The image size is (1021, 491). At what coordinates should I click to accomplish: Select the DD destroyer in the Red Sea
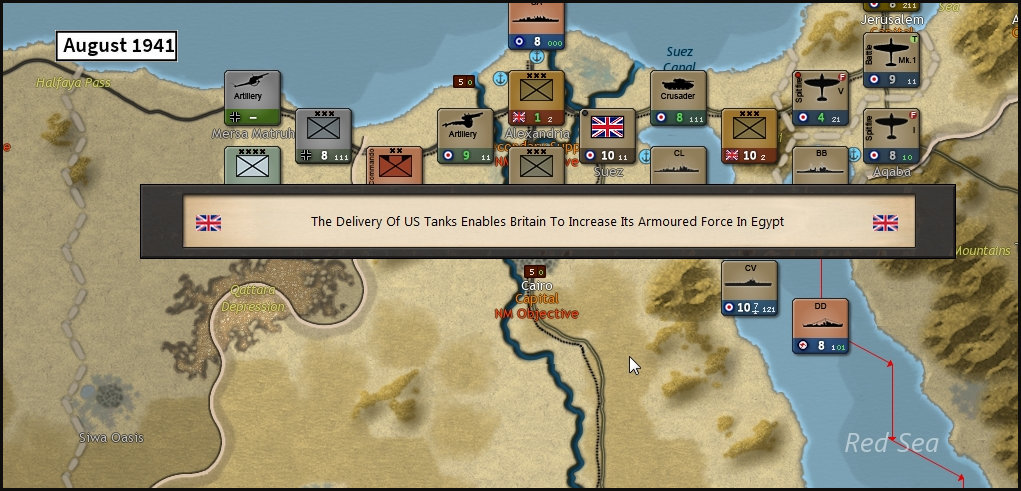click(820, 325)
